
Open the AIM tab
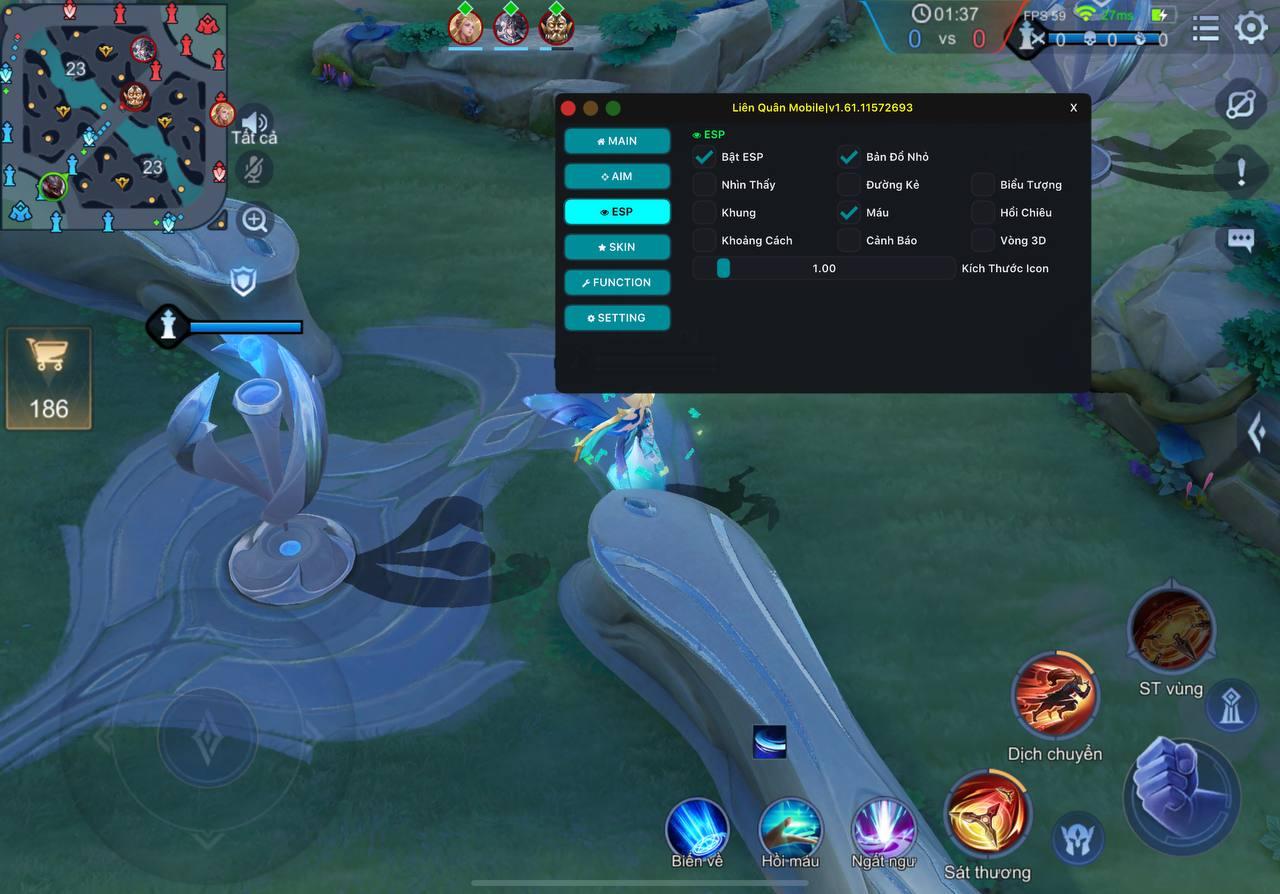point(617,177)
